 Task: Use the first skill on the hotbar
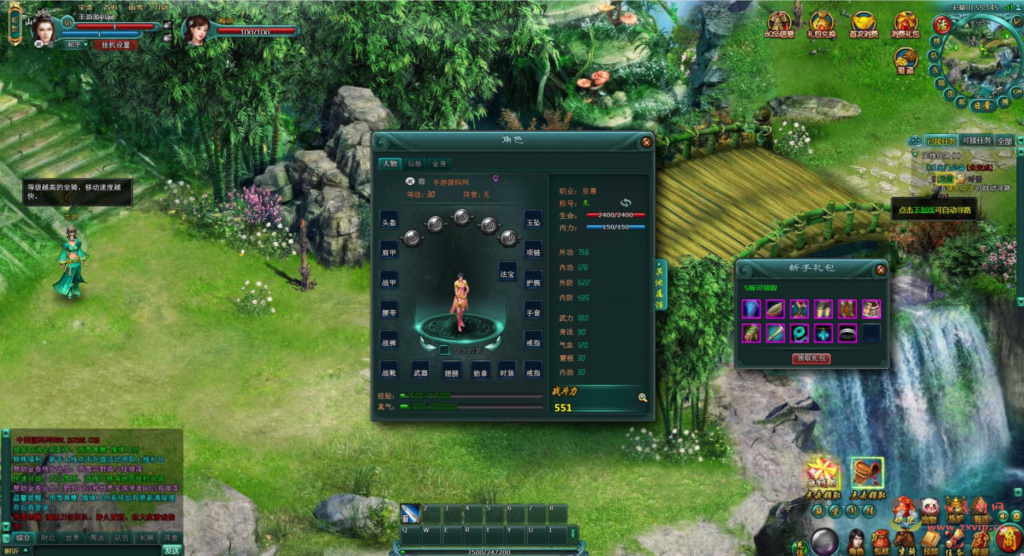(410, 513)
